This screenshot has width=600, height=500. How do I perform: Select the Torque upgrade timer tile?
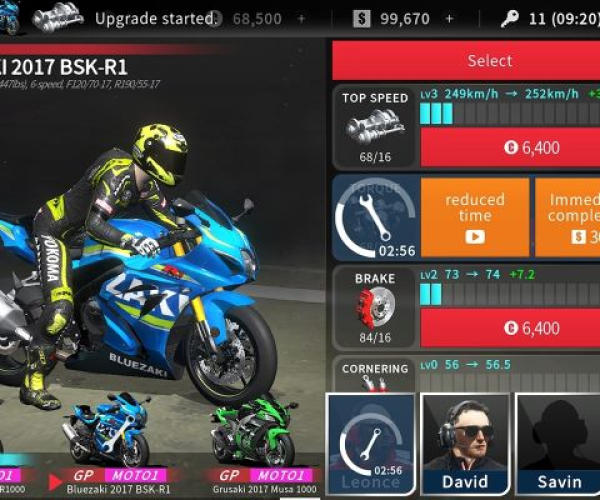(375, 217)
